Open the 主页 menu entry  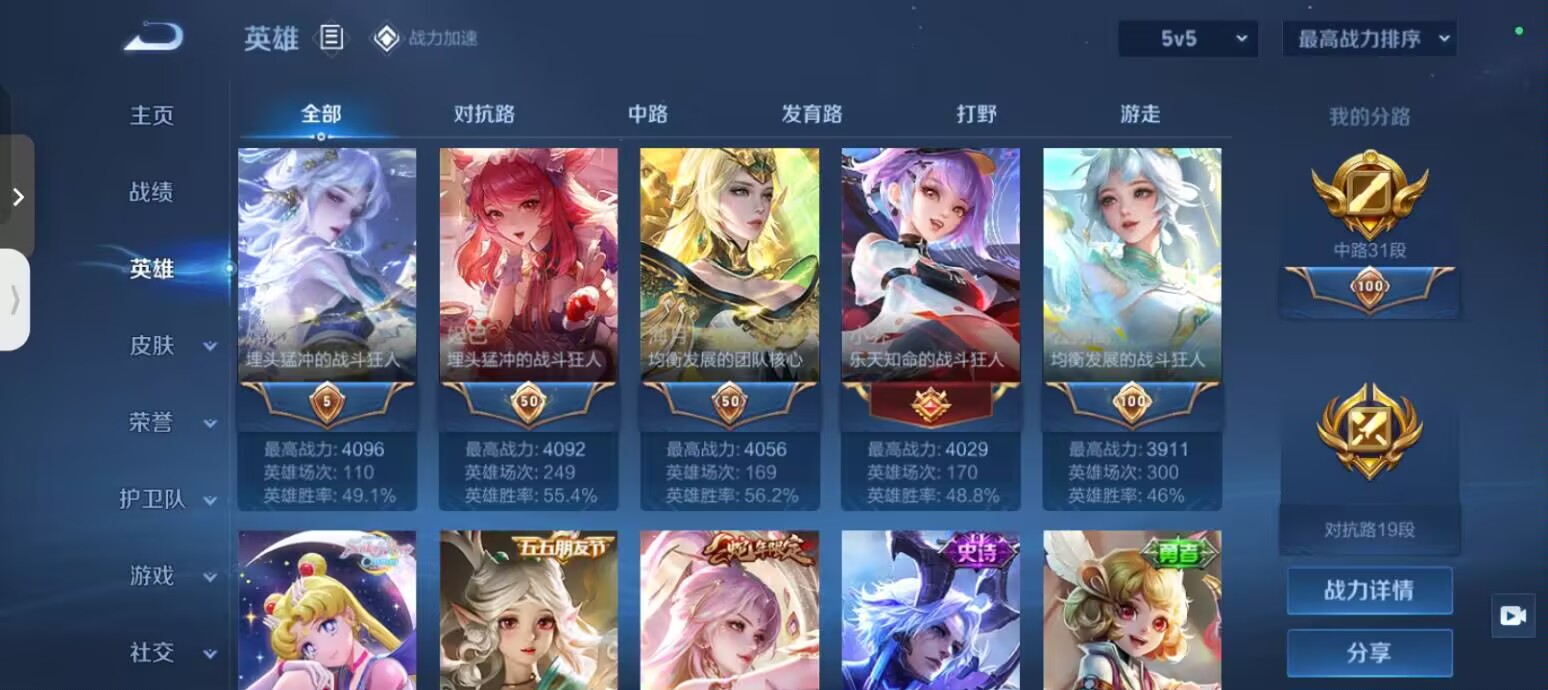tap(152, 115)
